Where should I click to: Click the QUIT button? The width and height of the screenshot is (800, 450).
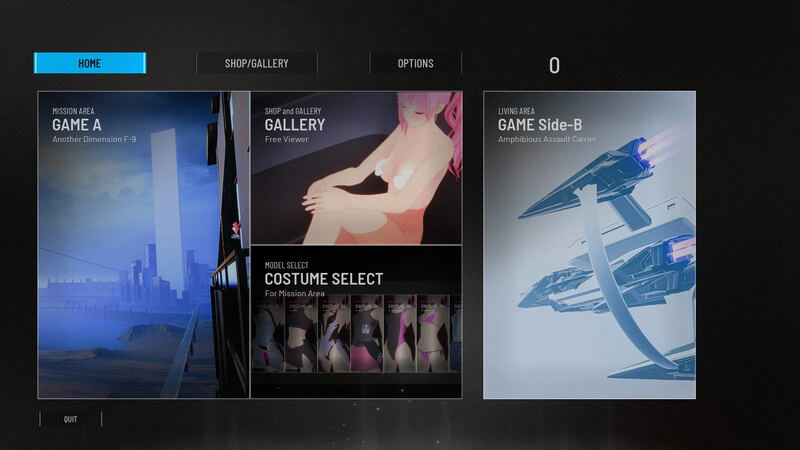click(70, 419)
